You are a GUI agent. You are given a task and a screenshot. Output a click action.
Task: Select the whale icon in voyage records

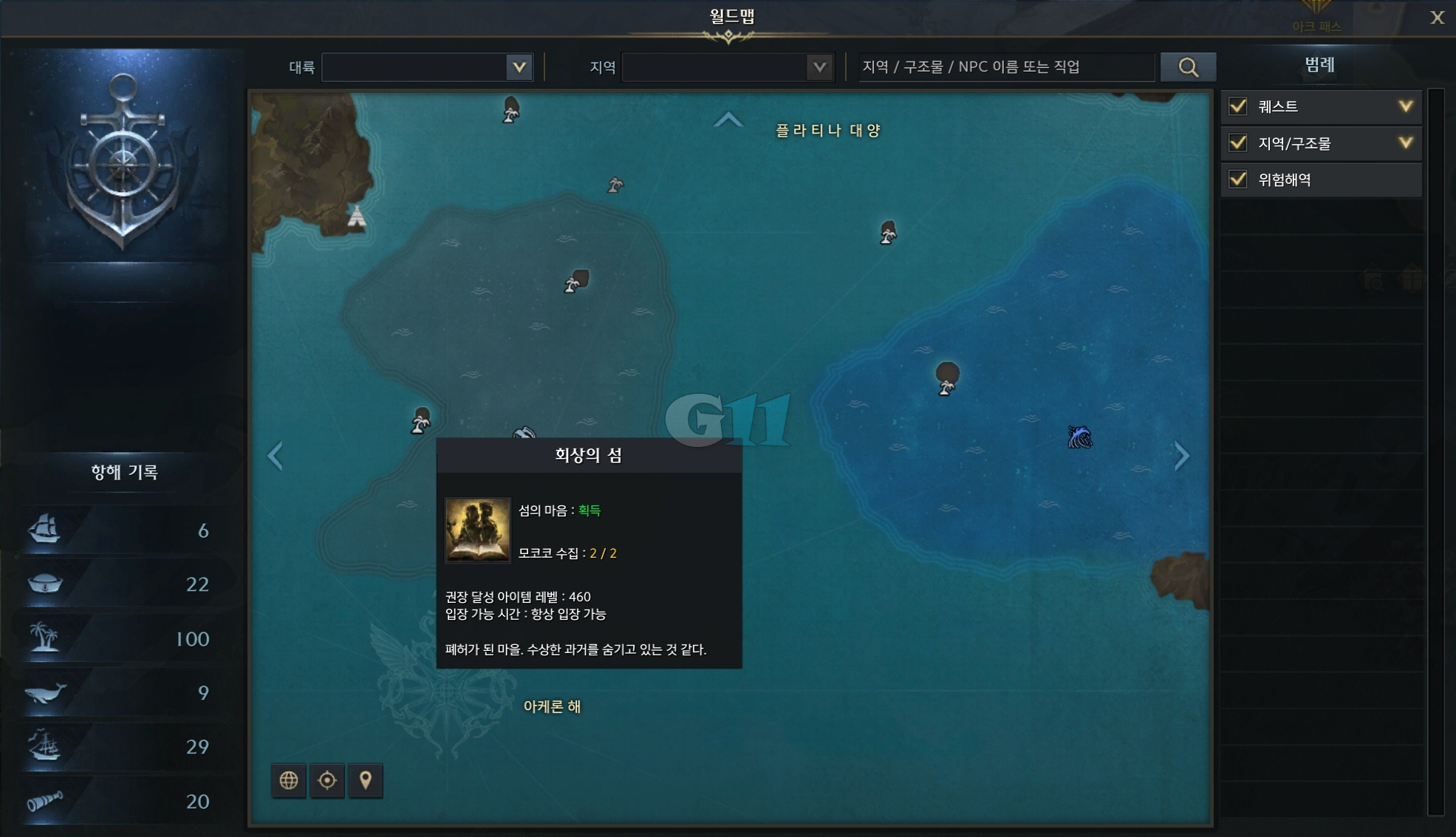pos(46,693)
